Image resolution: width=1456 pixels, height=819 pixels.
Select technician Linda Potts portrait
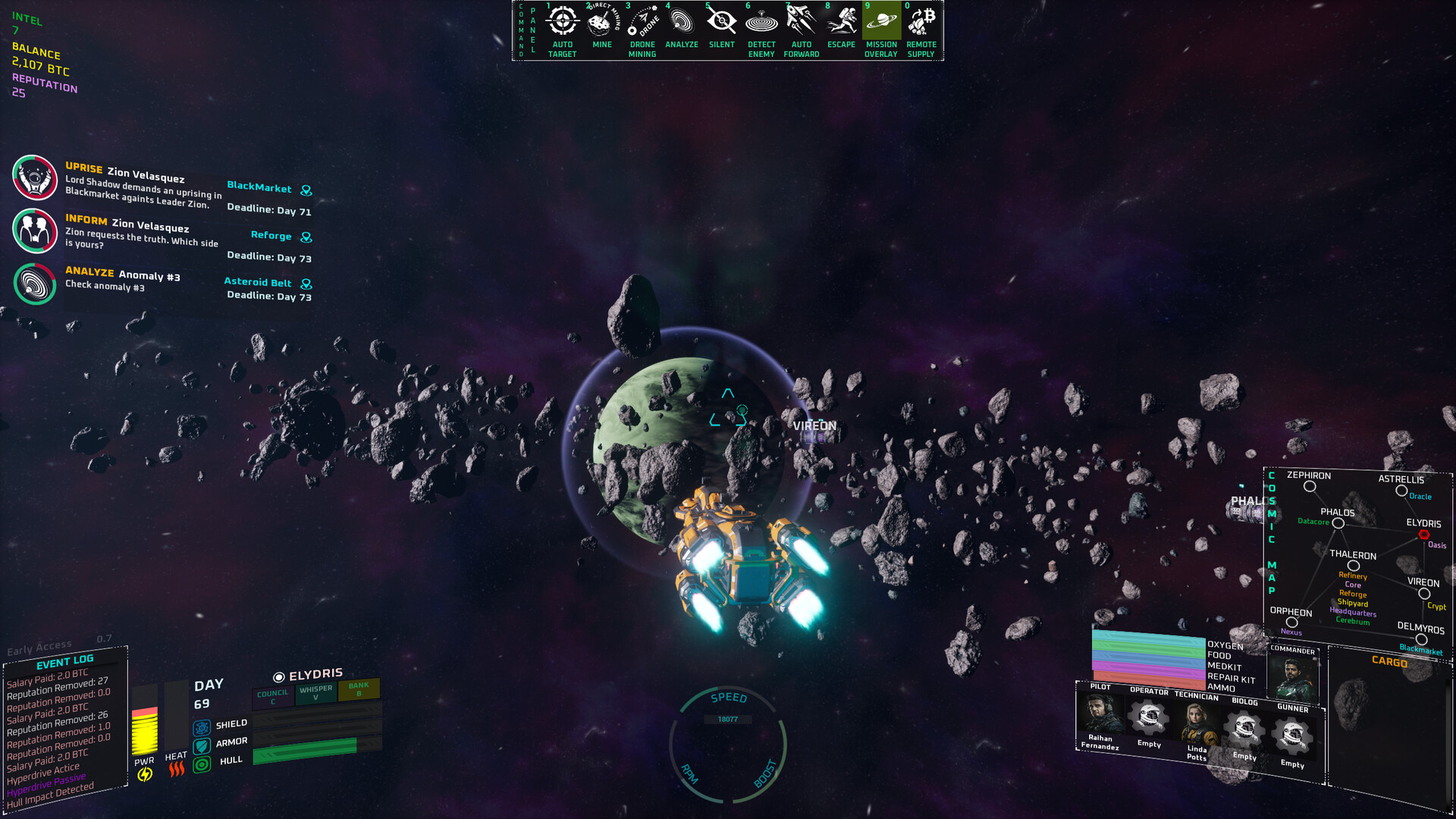1197,724
